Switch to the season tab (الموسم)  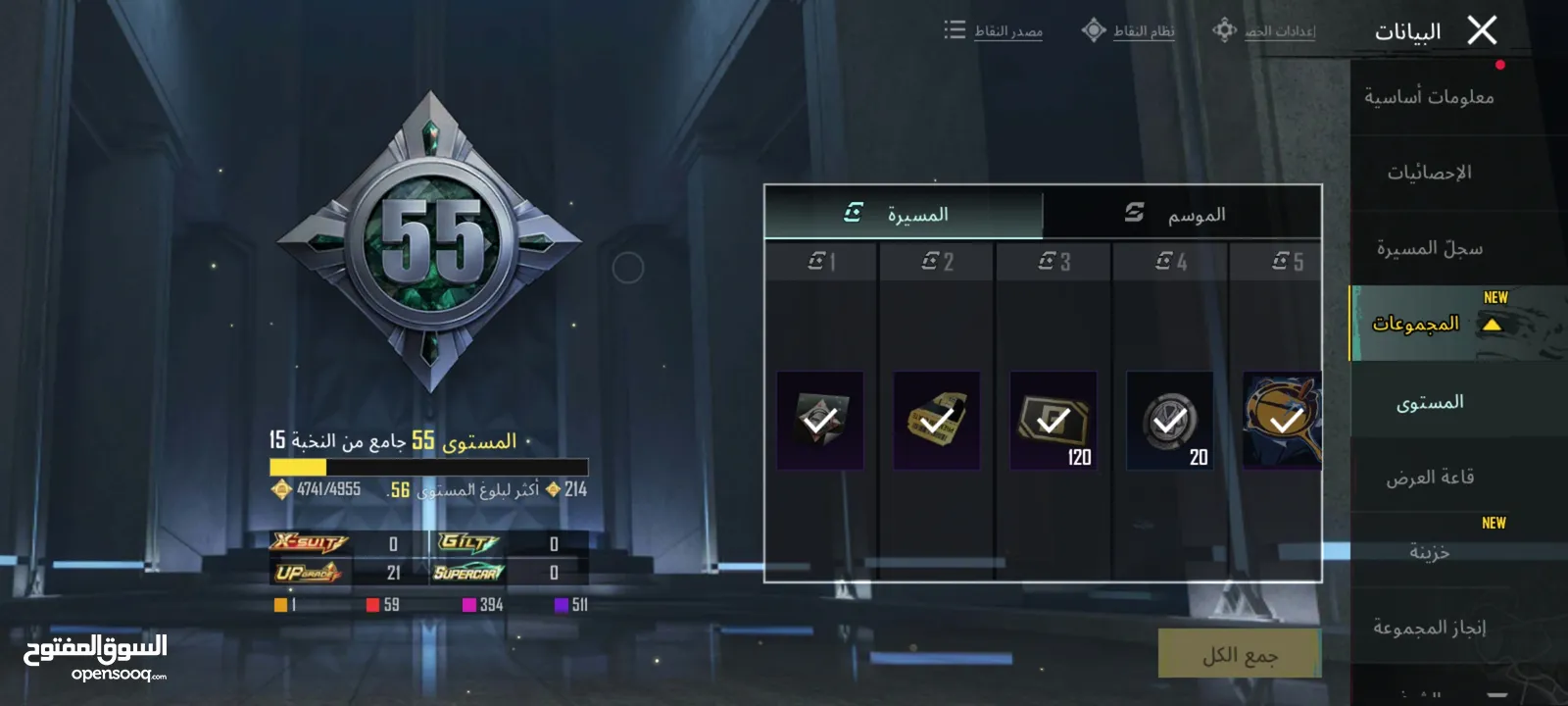(1181, 214)
